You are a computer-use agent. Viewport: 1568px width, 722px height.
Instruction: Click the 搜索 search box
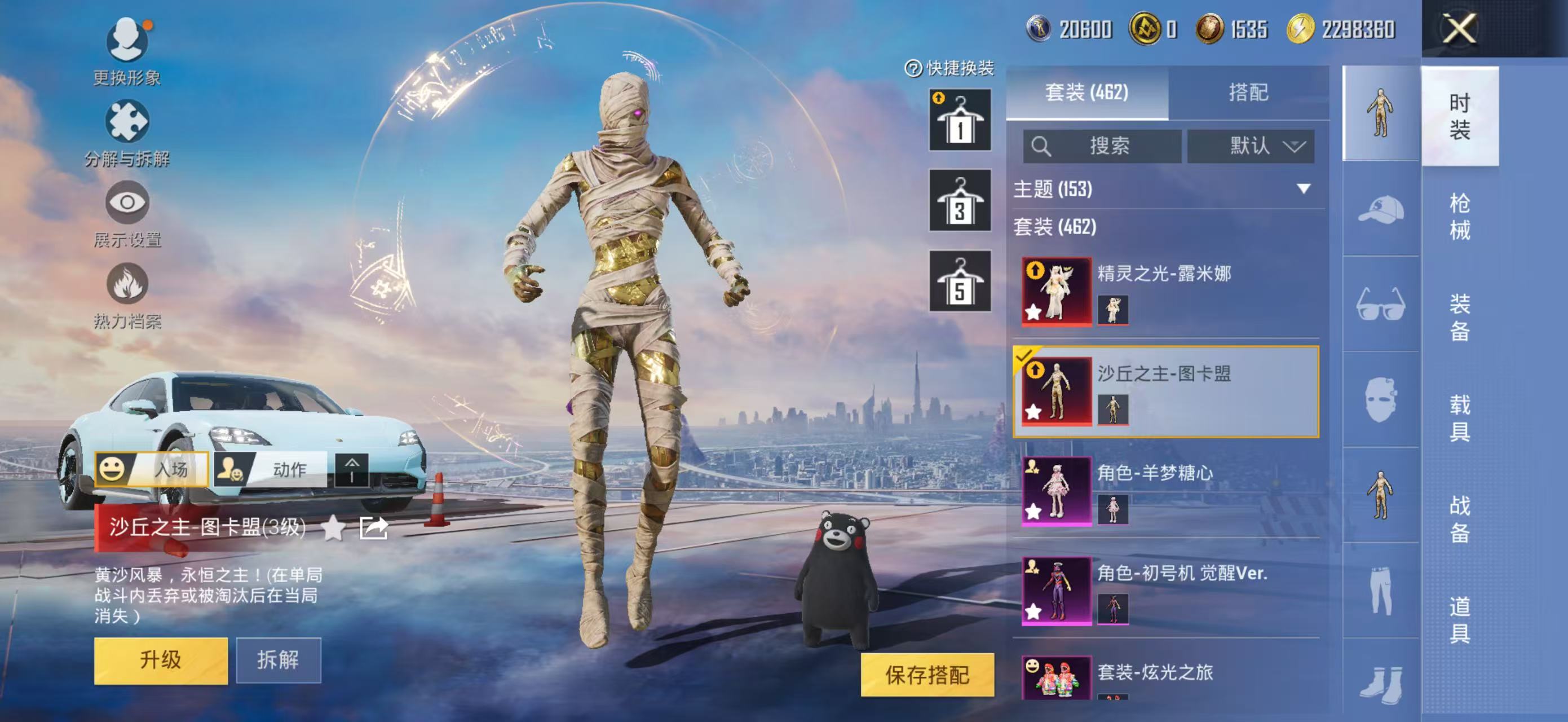coord(1102,146)
